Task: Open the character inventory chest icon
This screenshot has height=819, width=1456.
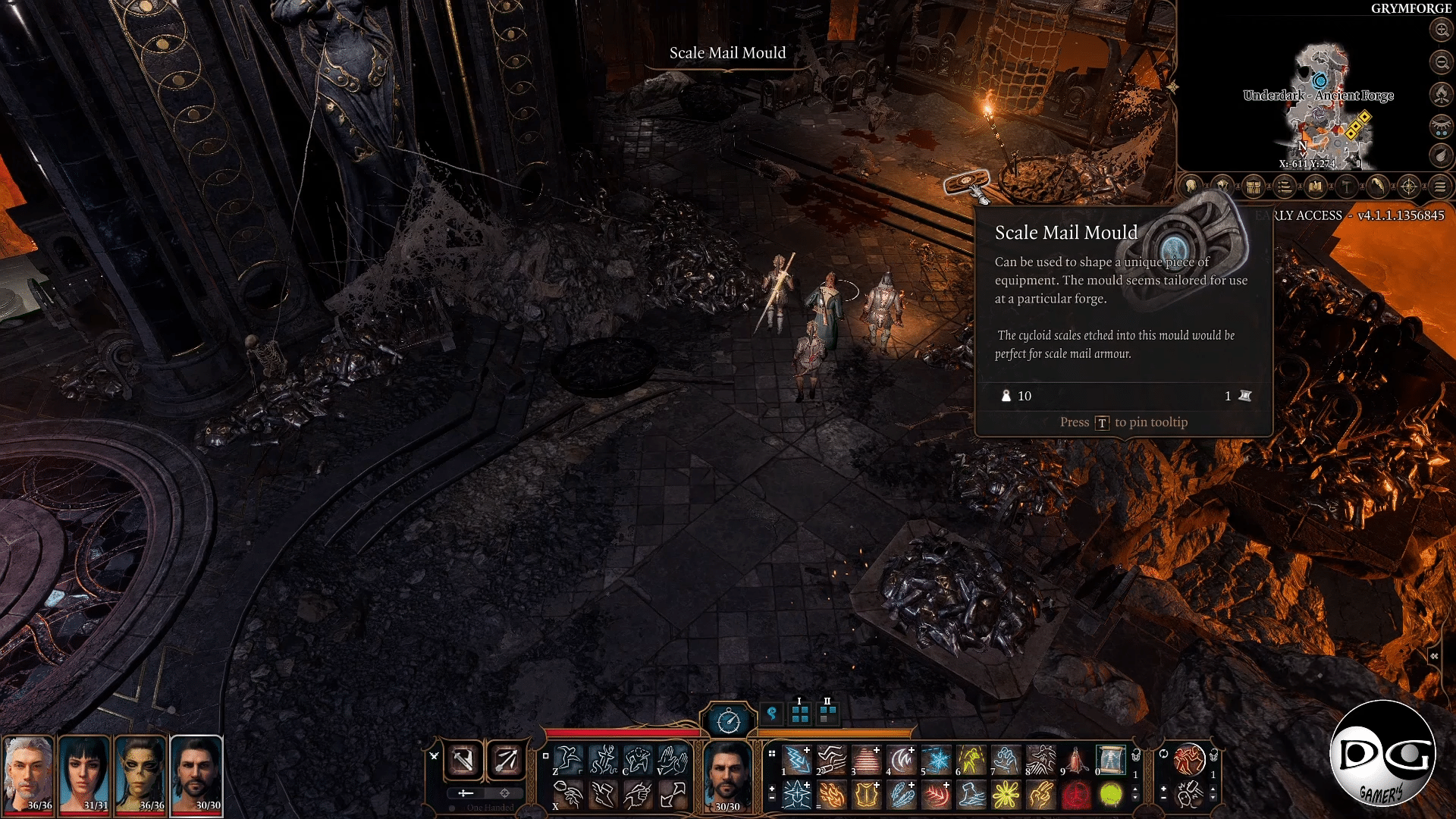Action: click(x=1252, y=187)
